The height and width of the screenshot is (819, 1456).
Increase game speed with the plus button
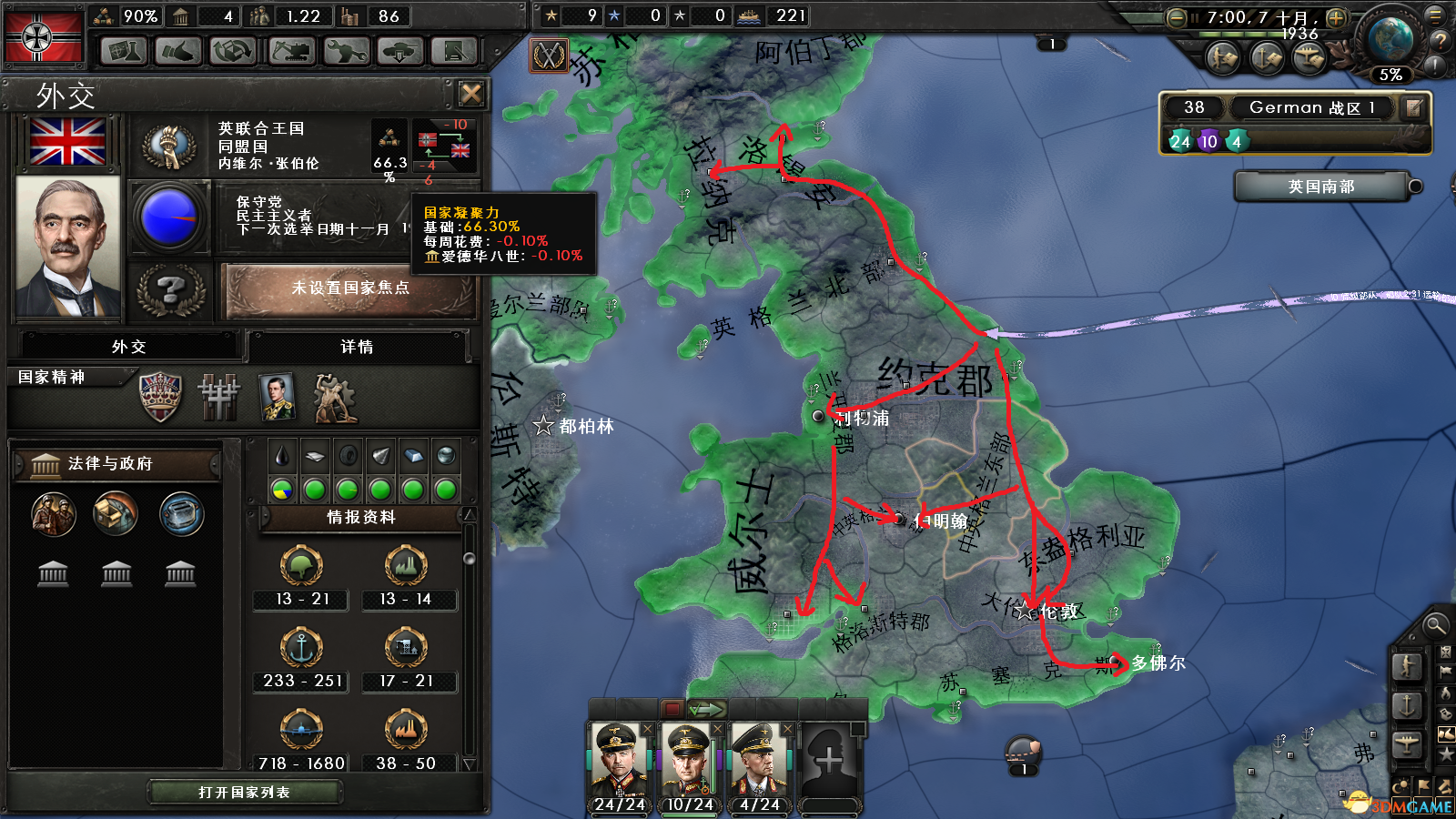click(1336, 17)
